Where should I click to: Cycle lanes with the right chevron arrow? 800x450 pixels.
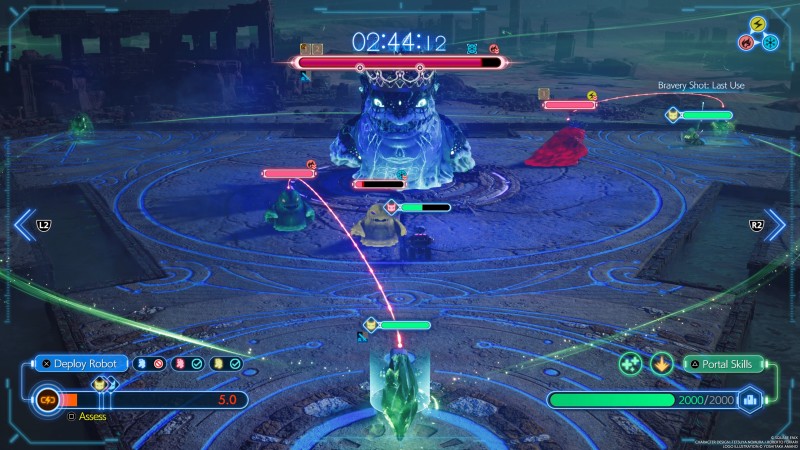pyautogui.click(x=774, y=225)
